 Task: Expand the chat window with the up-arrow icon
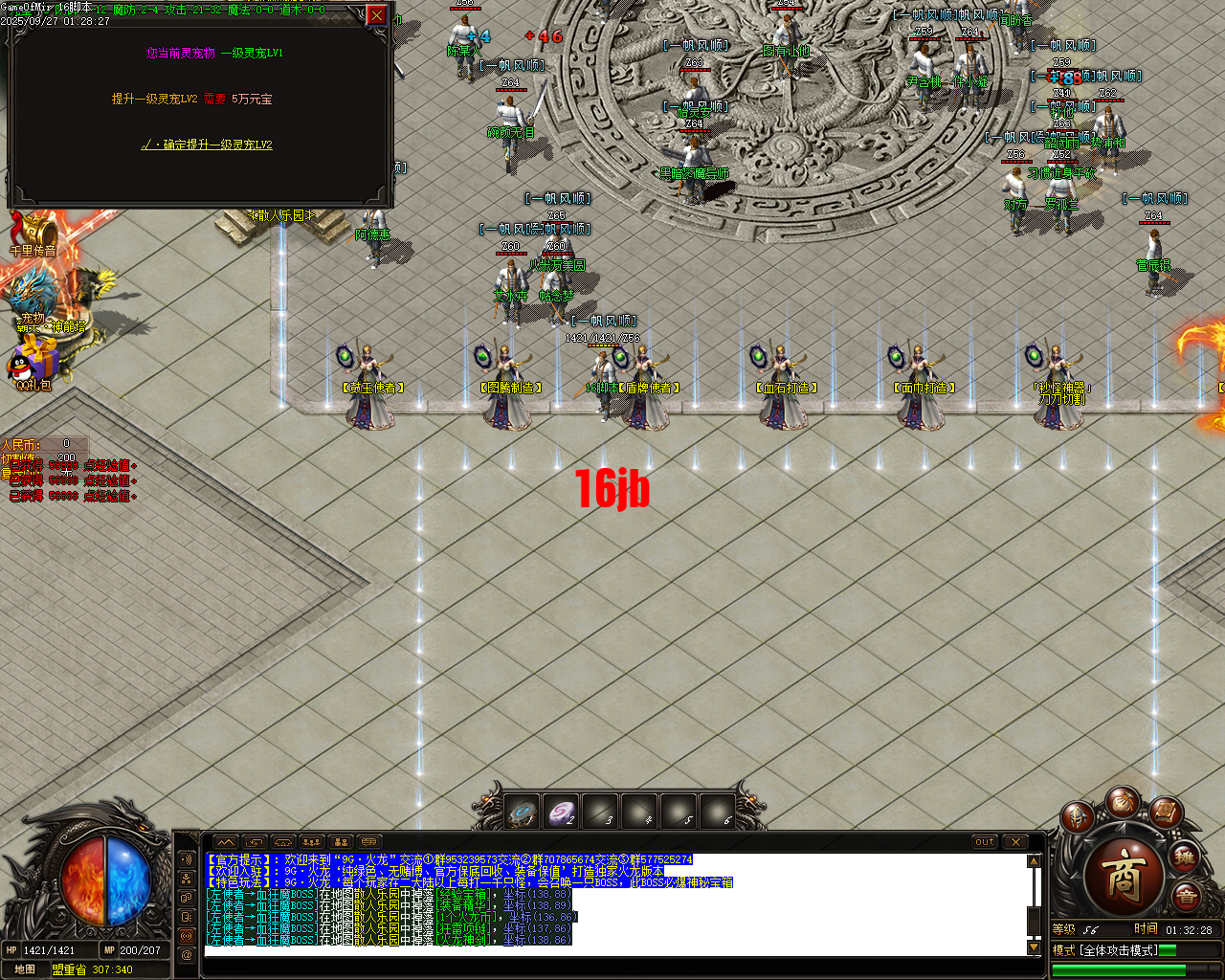tap(227, 839)
